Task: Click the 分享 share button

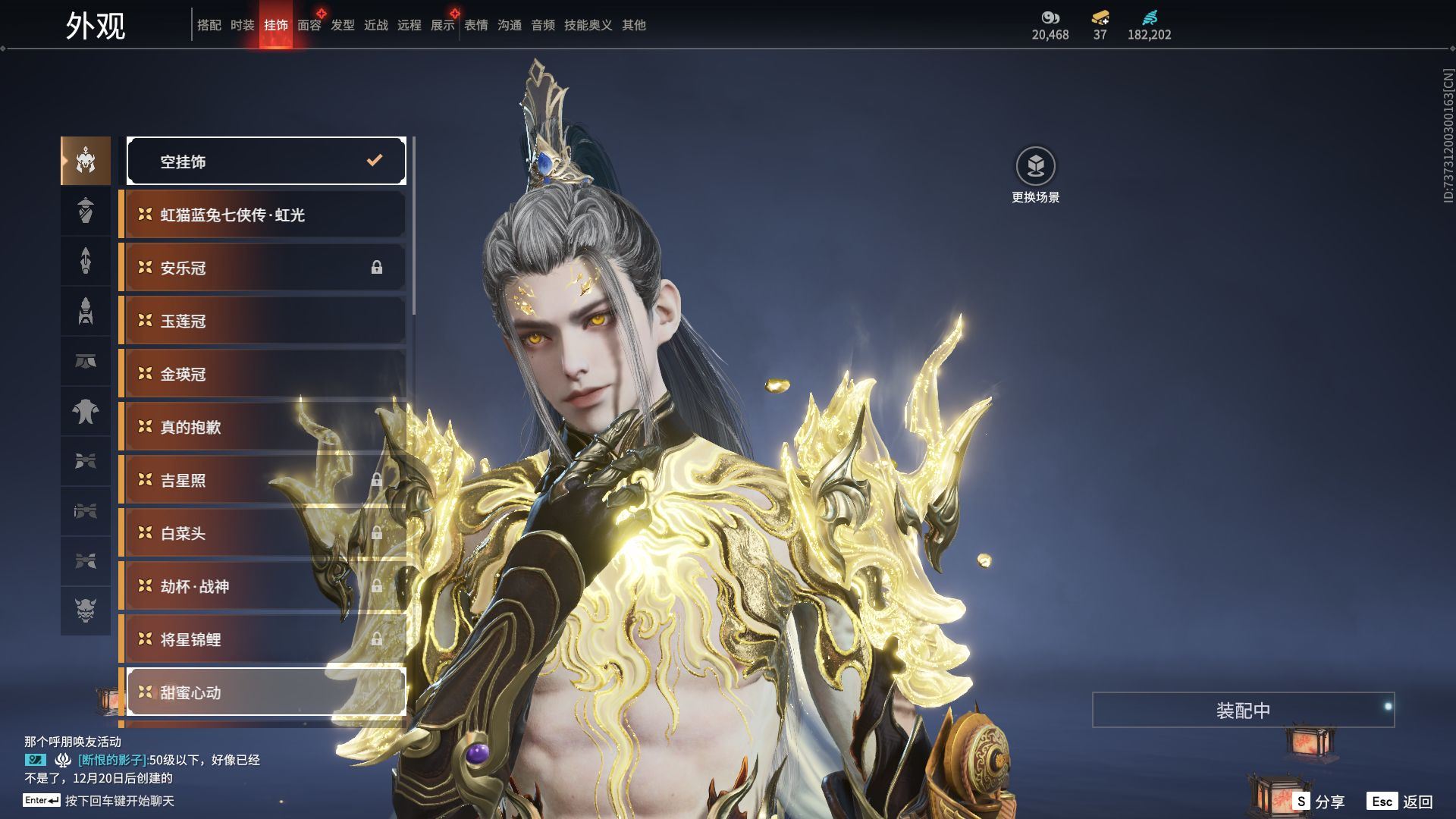Action: click(1318, 802)
